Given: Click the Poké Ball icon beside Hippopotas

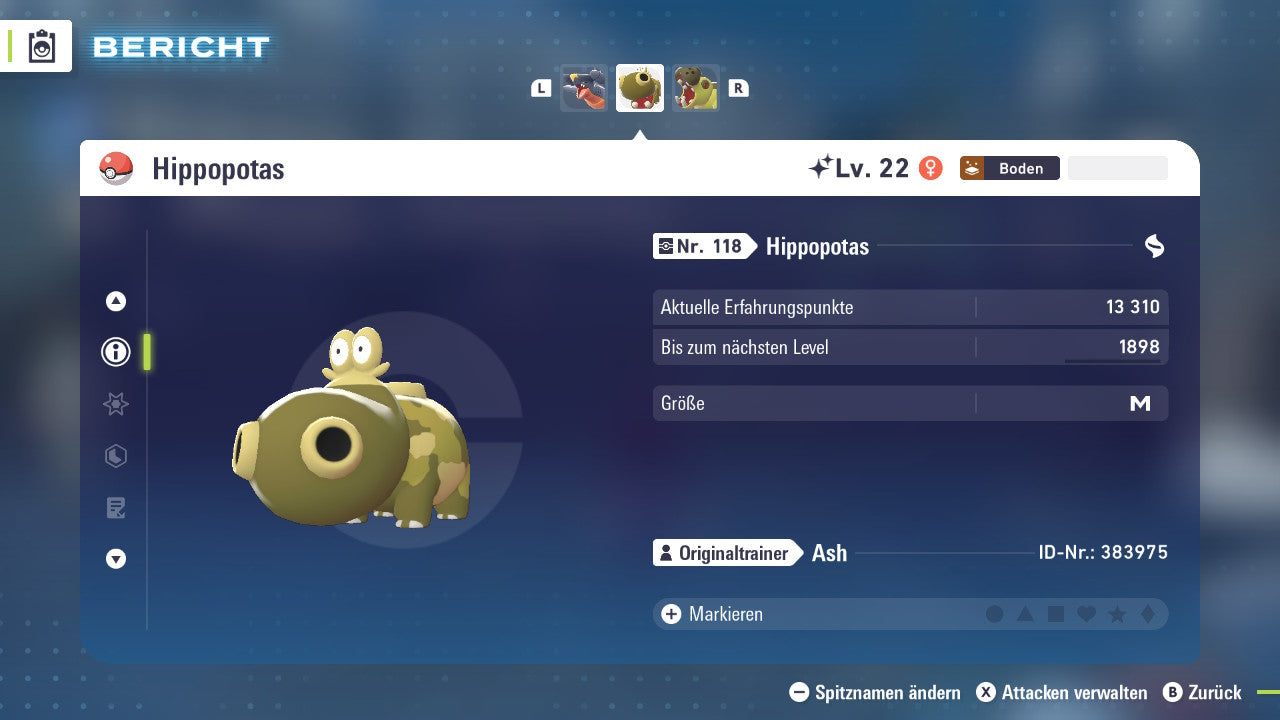Looking at the screenshot, I should [x=117, y=168].
